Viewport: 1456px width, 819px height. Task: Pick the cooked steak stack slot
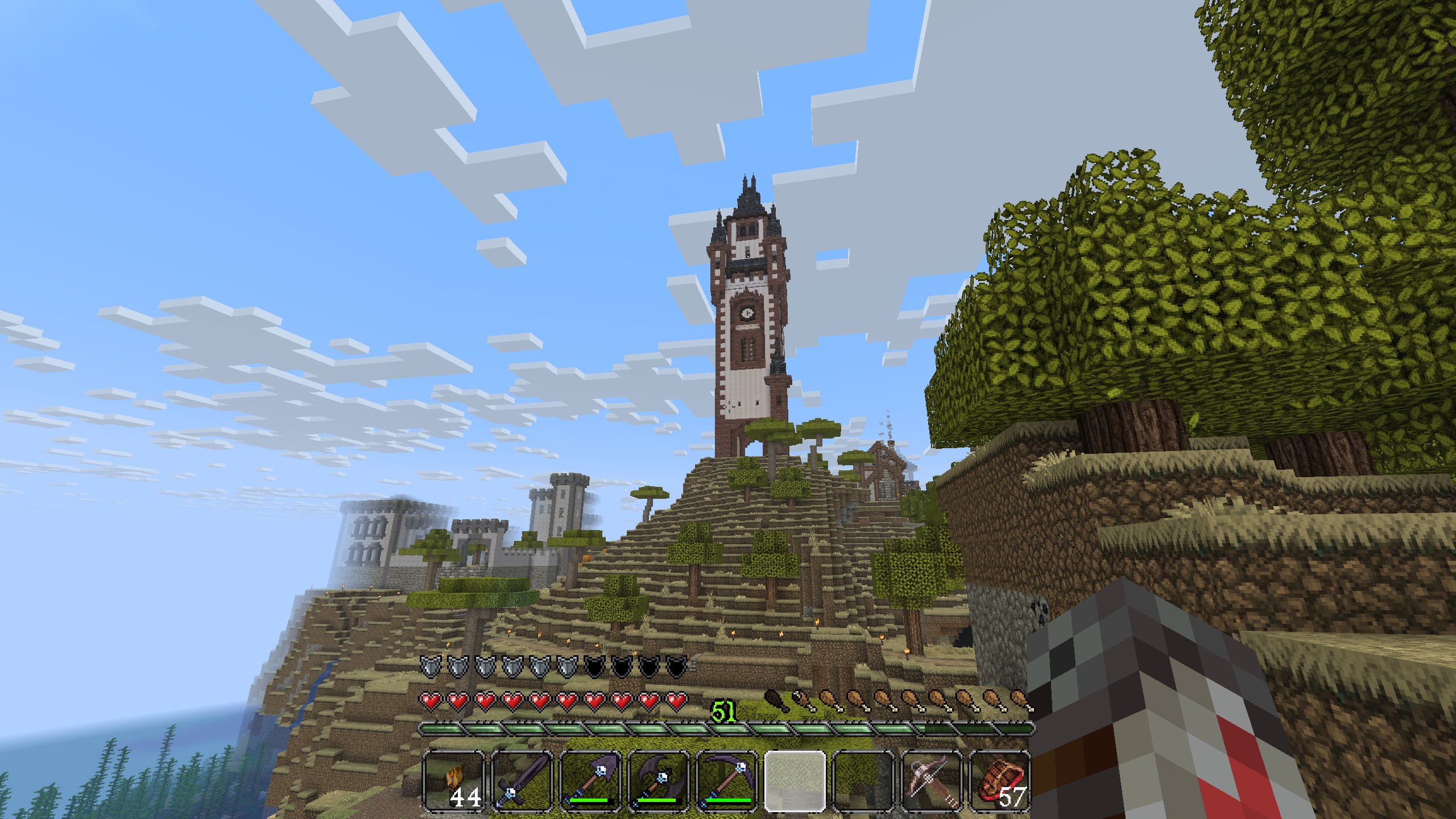(x=1000, y=780)
